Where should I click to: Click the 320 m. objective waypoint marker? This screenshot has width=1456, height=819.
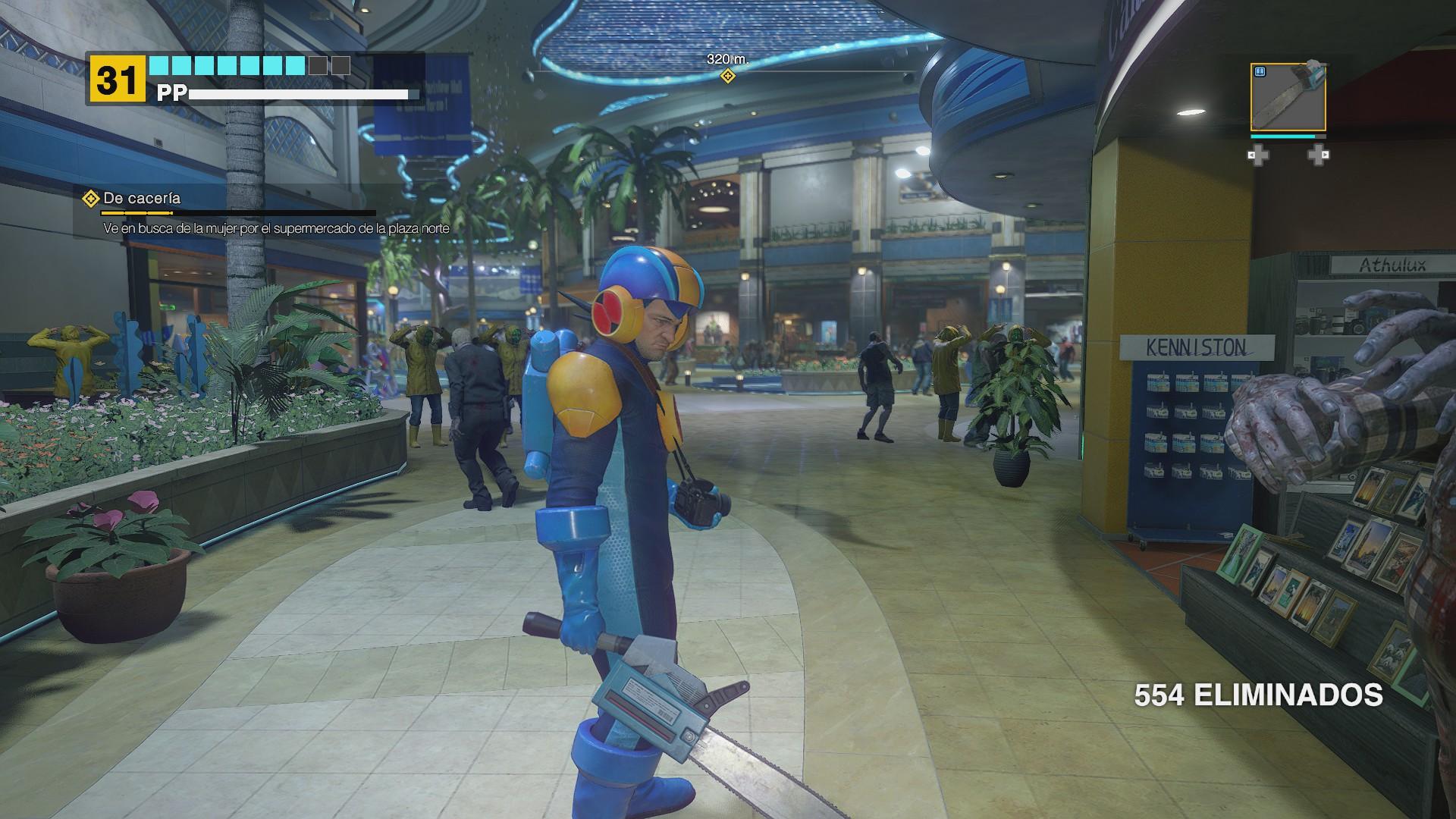pos(727,76)
